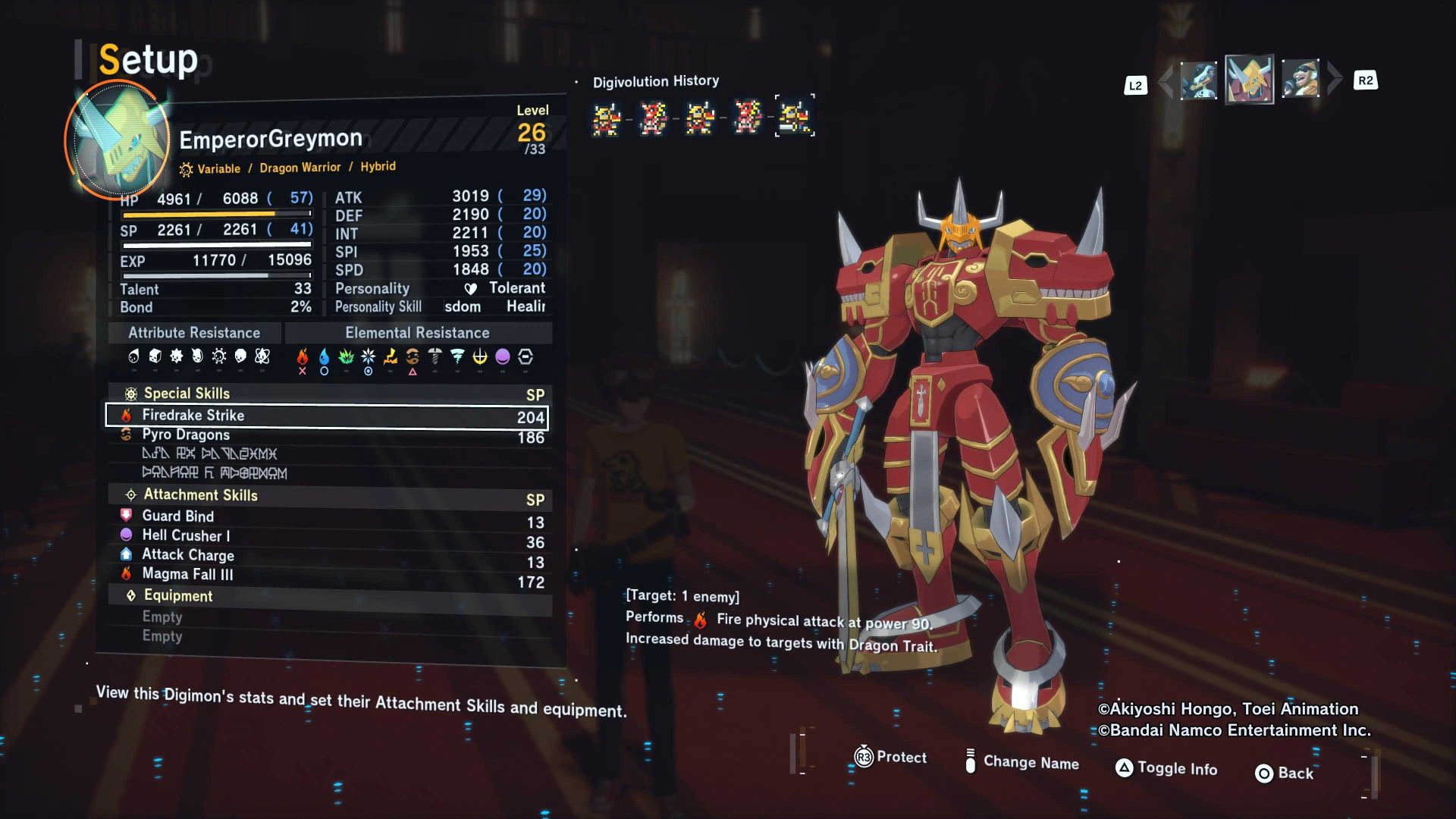
Task: Choose the Hell Crusher I attachment skill
Action: point(326,536)
